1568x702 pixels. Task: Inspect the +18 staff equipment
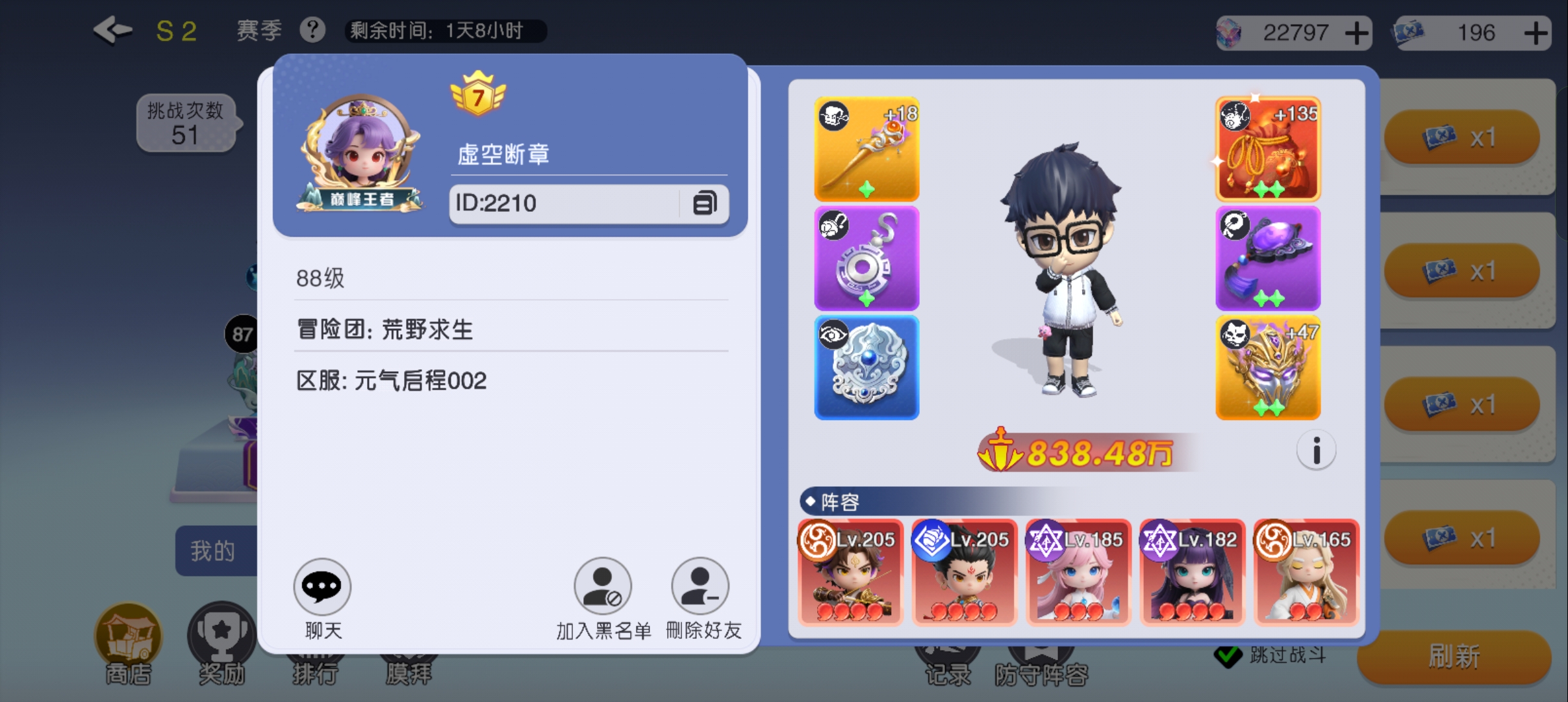tap(866, 149)
